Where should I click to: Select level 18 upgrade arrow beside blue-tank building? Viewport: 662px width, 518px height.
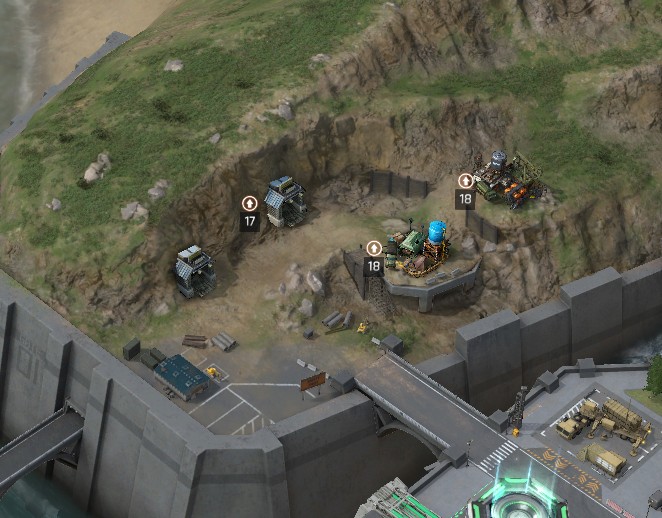[x=374, y=248]
